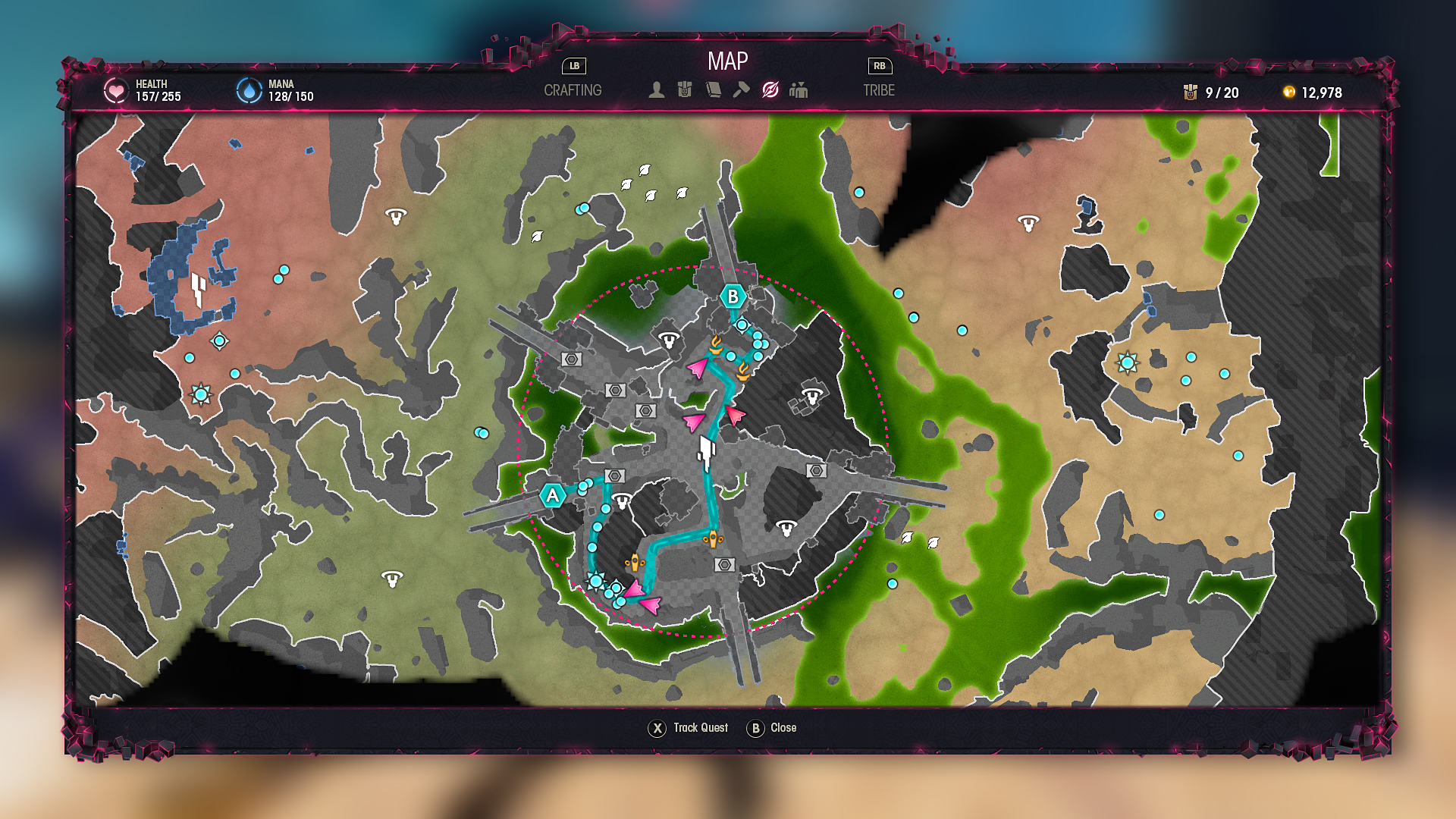Click the white player position marker
Image resolution: width=1456 pixels, height=819 pixels.
coord(707,452)
